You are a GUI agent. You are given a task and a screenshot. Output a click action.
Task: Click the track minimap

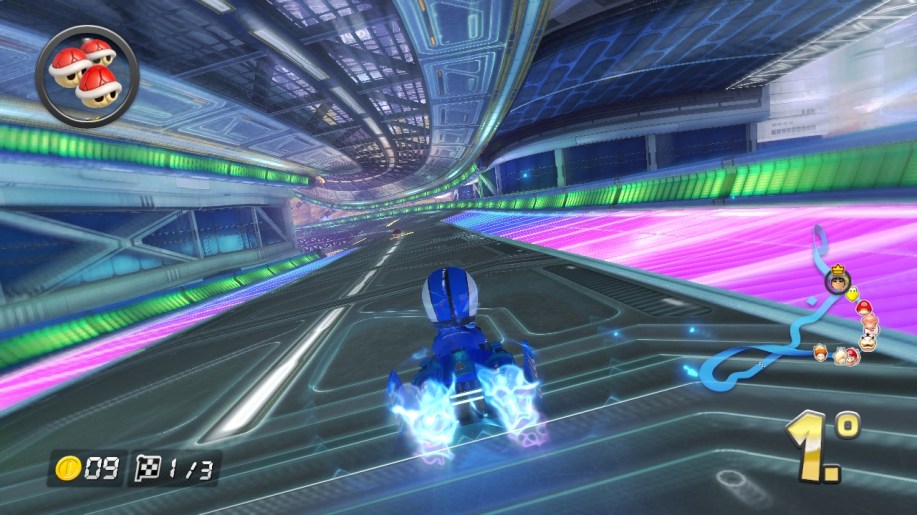[x=800, y=320]
